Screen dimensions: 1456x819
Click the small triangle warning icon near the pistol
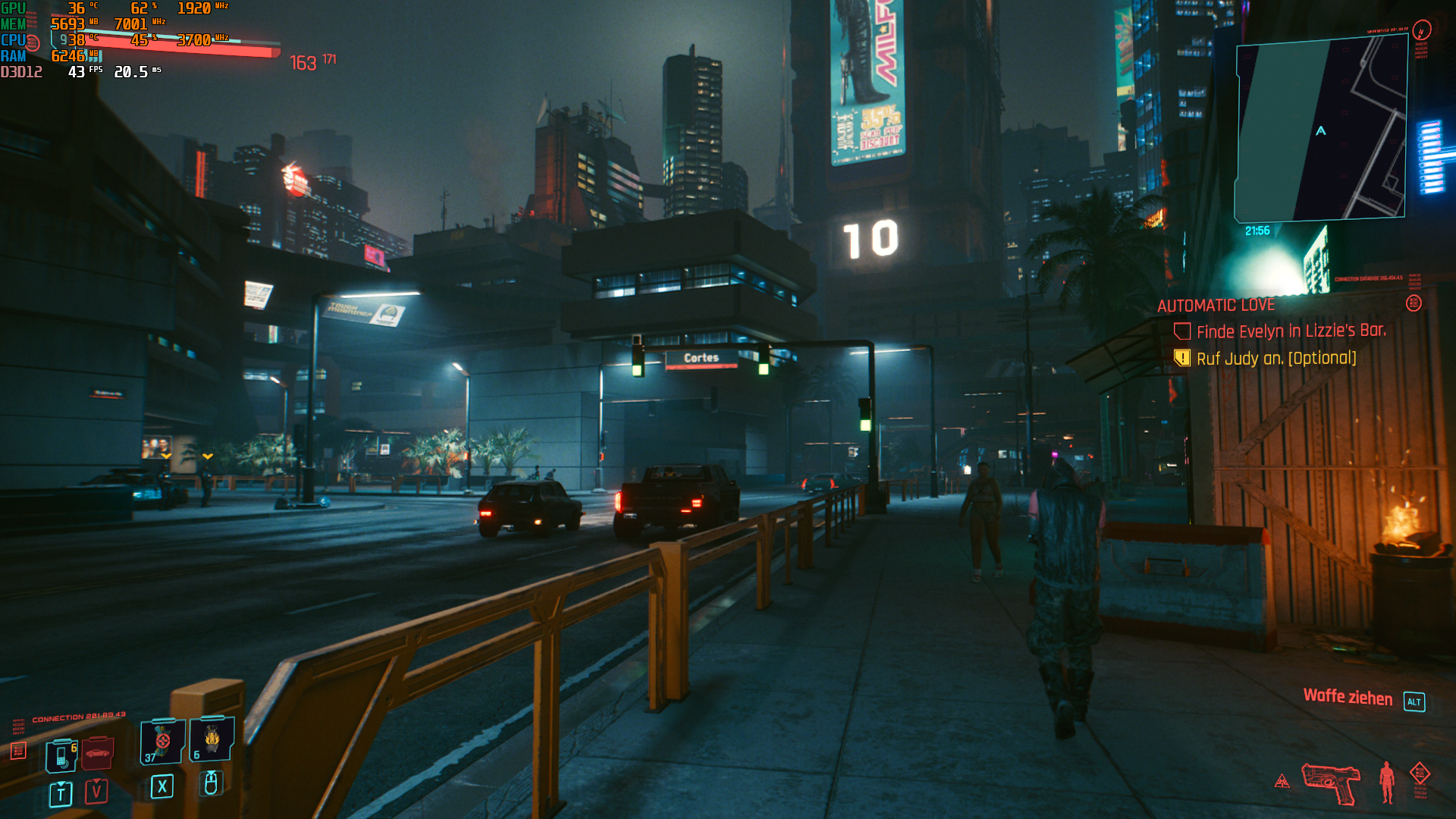click(1282, 781)
